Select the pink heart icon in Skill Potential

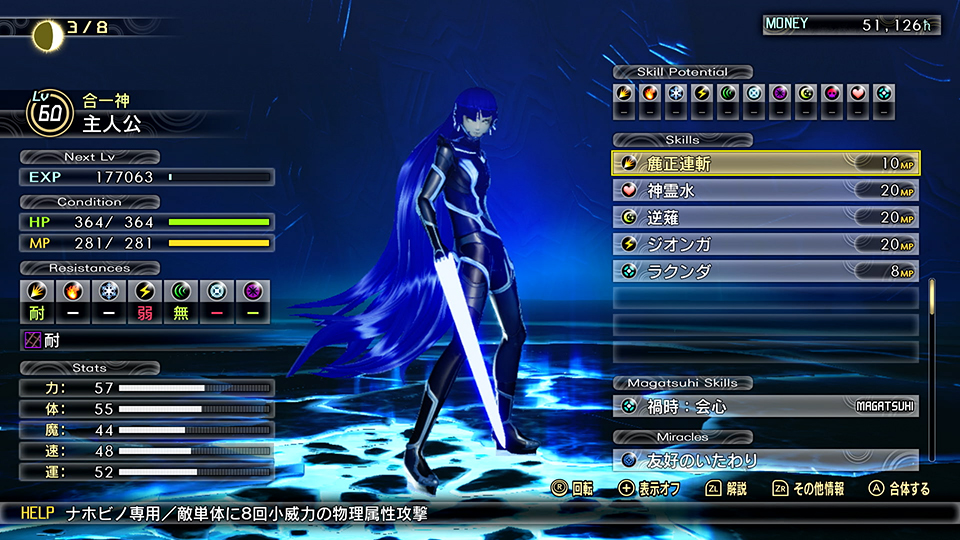pos(858,94)
